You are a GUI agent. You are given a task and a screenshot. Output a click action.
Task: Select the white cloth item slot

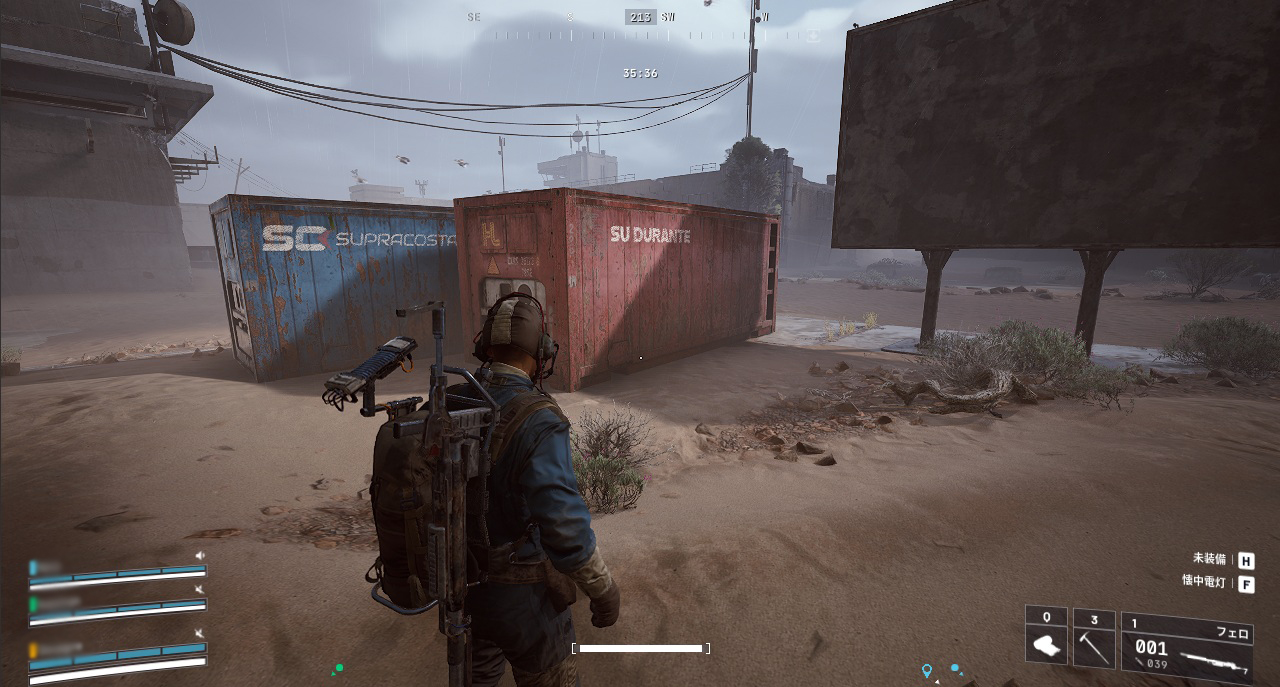1046,640
